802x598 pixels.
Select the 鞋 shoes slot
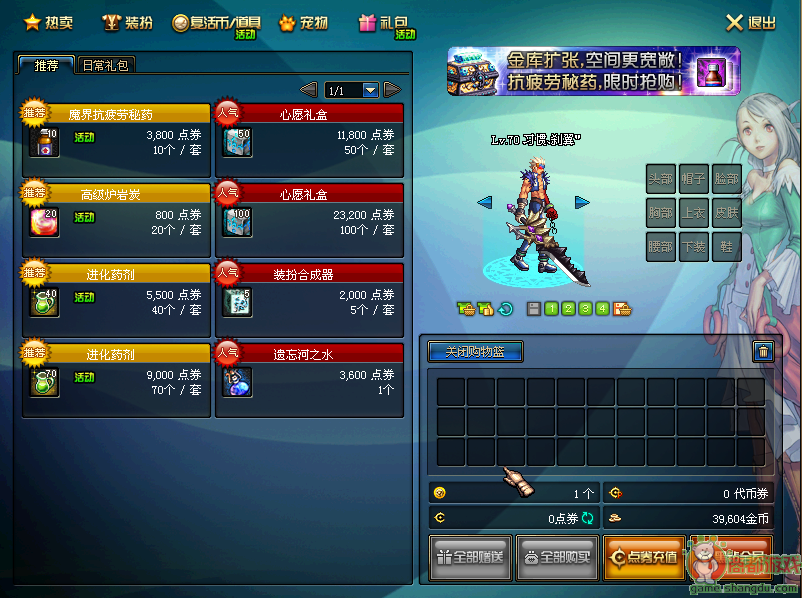click(726, 246)
